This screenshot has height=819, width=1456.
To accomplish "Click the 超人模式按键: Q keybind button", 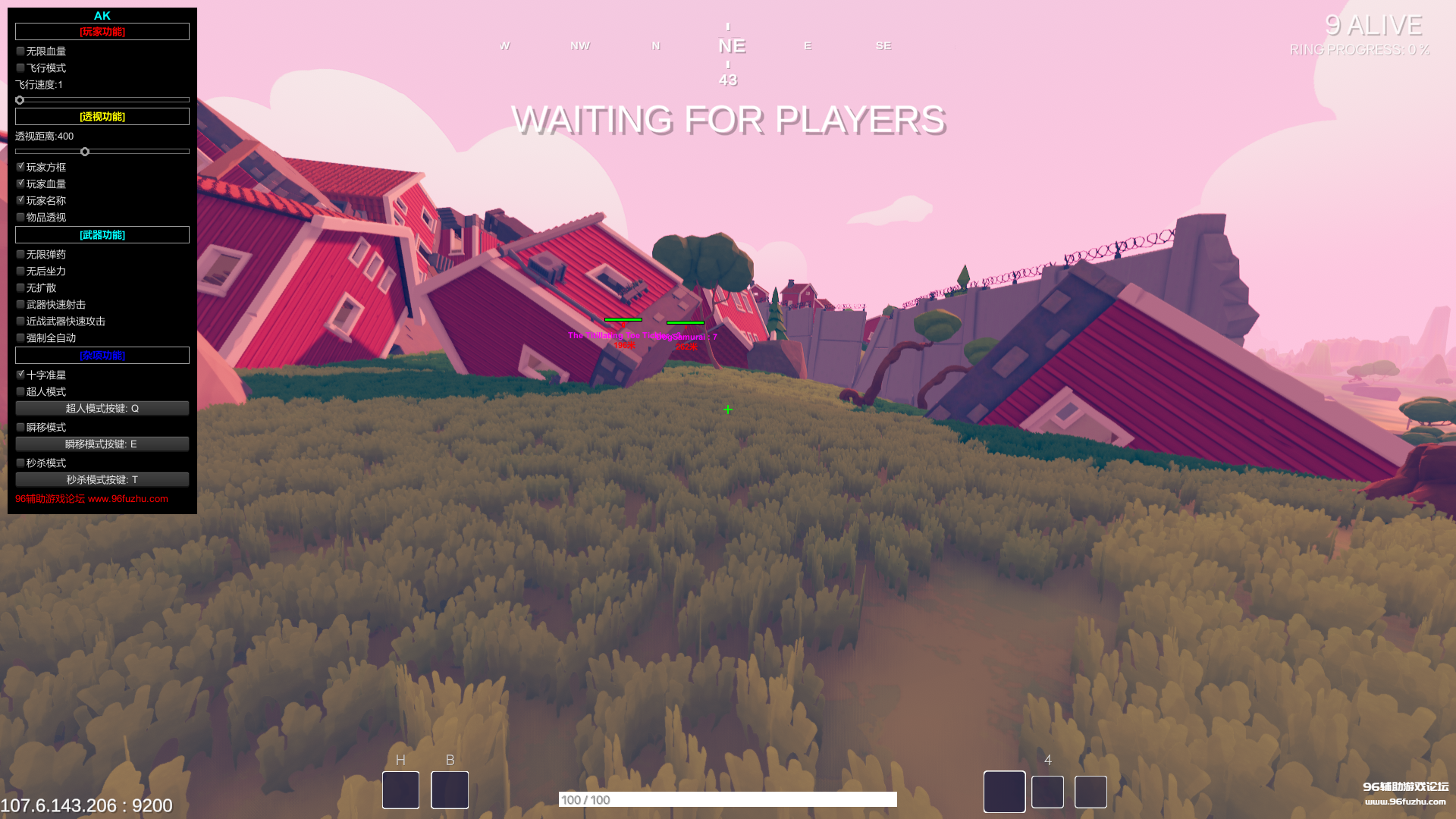I will click(x=102, y=408).
